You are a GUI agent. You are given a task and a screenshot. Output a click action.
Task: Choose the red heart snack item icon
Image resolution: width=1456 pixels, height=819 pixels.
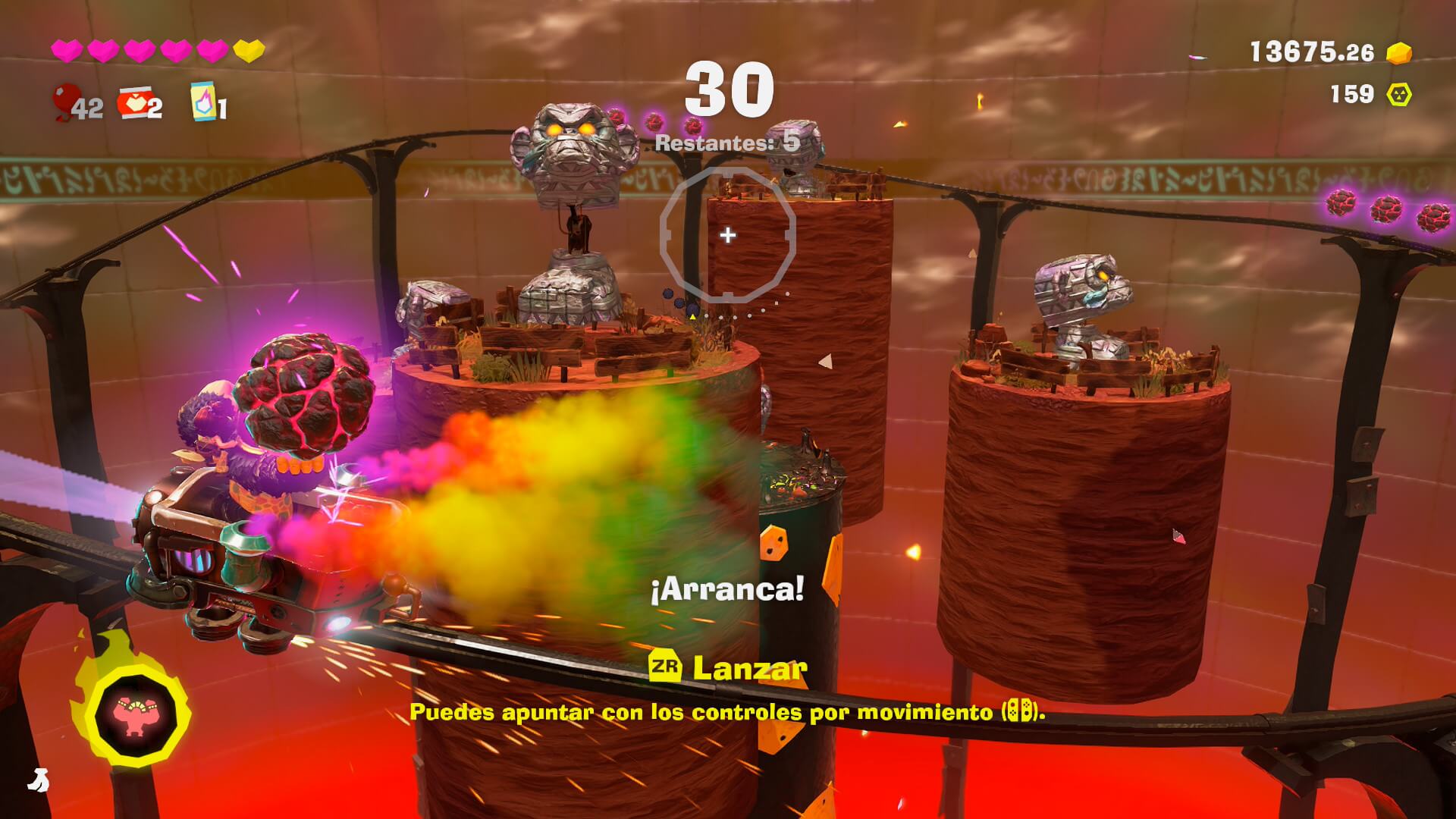[132, 104]
